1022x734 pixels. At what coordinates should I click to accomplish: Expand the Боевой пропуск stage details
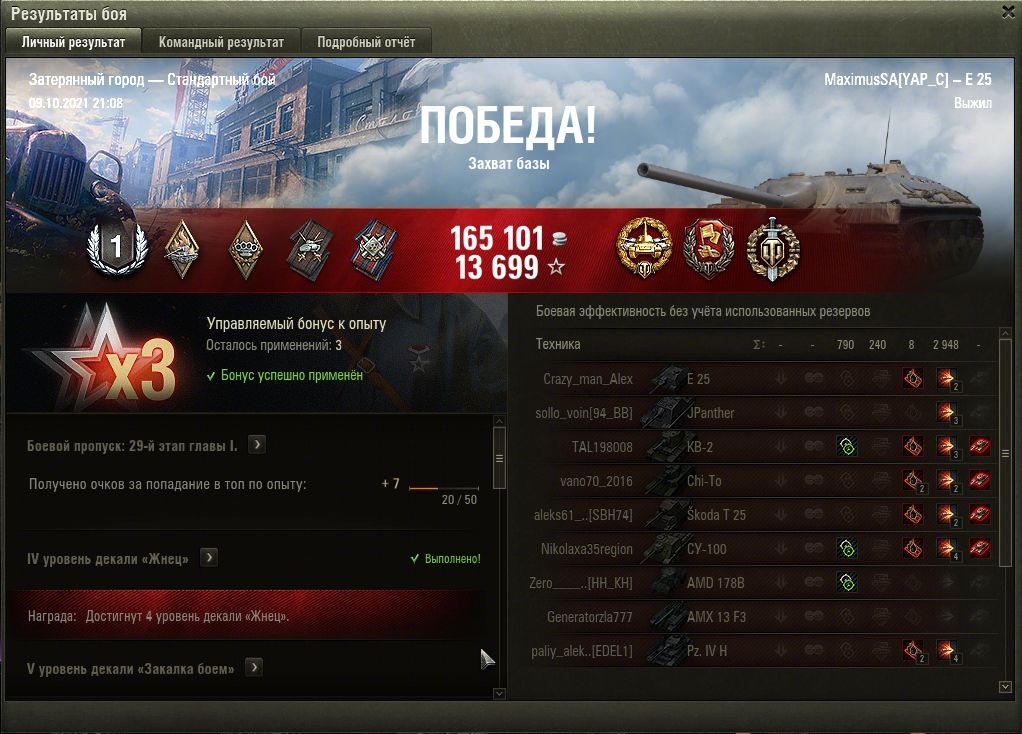click(x=256, y=445)
